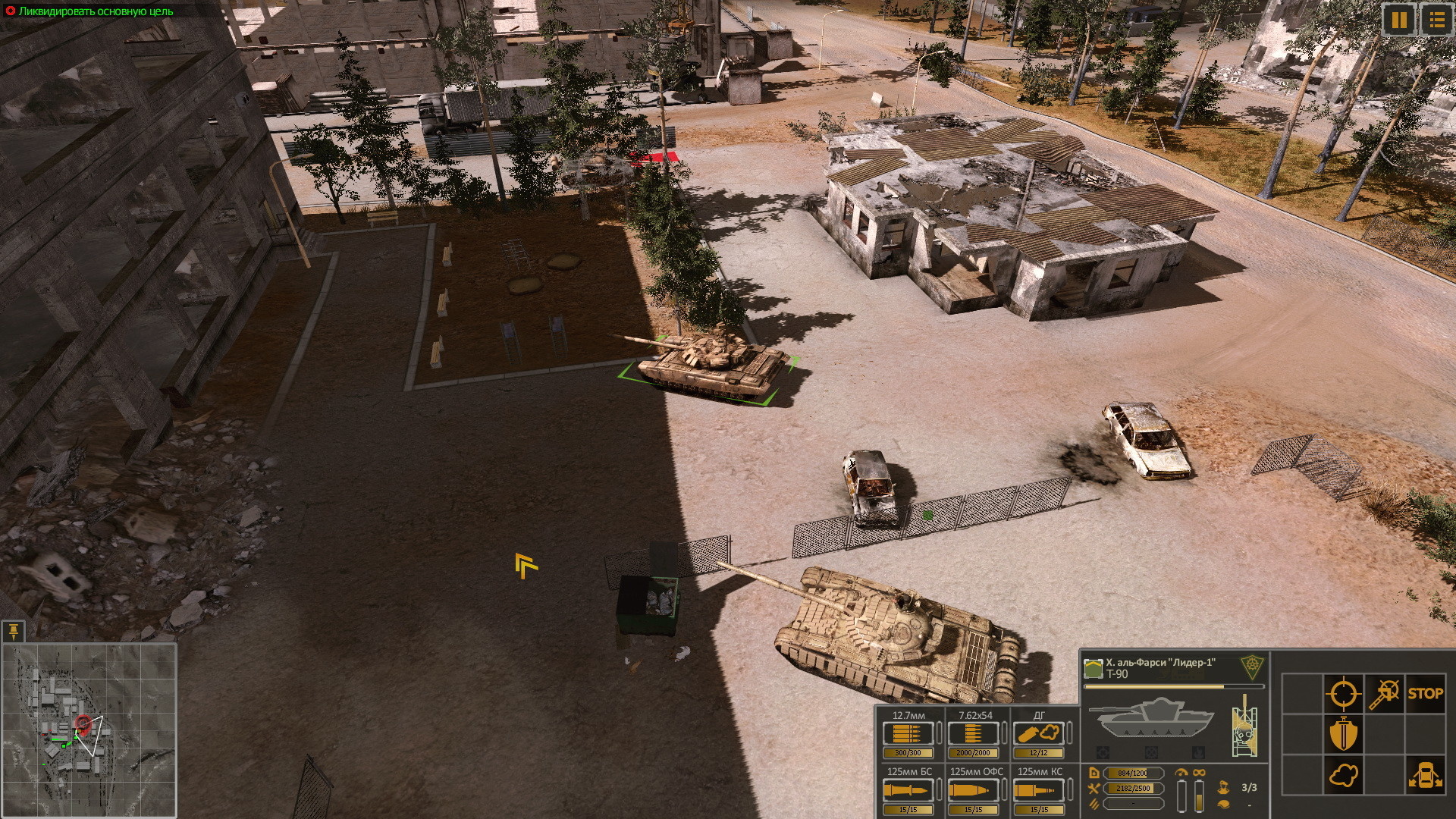
Task: Toggle the minimap pin button
Action: pyautogui.click(x=14, y=630)
